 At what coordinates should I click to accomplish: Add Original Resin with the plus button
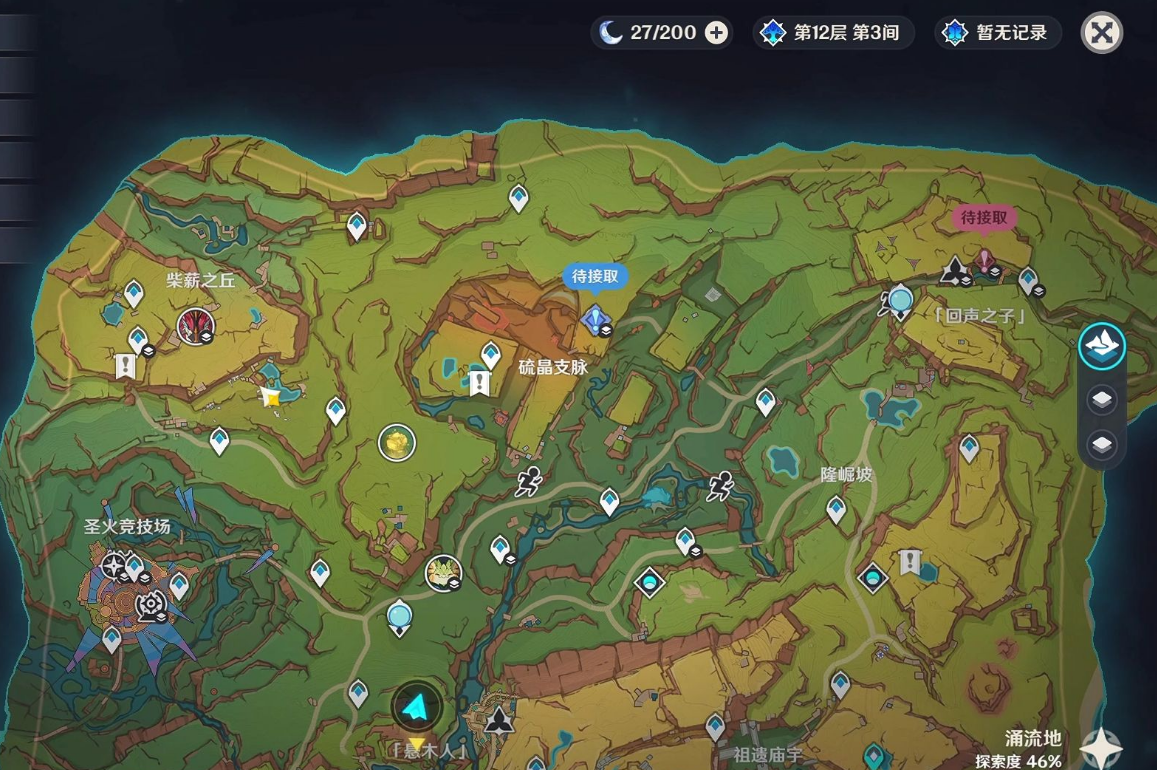coord(717,33)
